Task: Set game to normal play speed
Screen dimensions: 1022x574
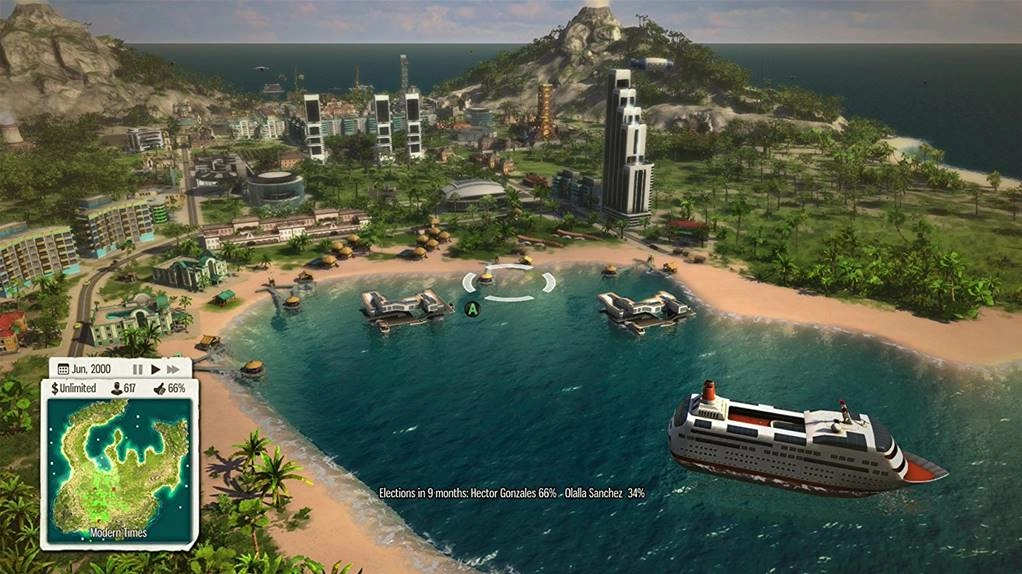Action: pos(155,369)
